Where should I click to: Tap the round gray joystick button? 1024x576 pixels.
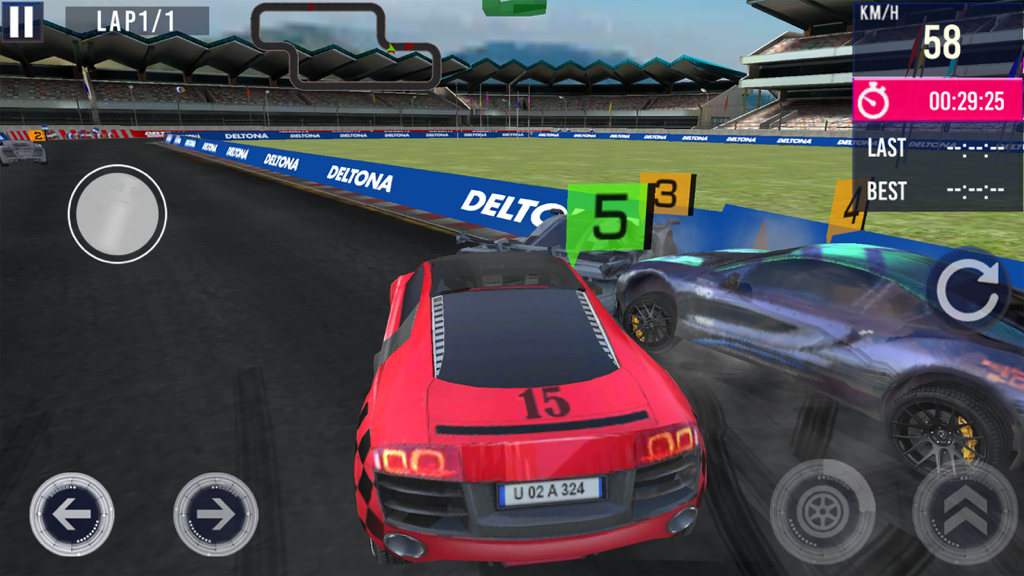coord(117,214)
